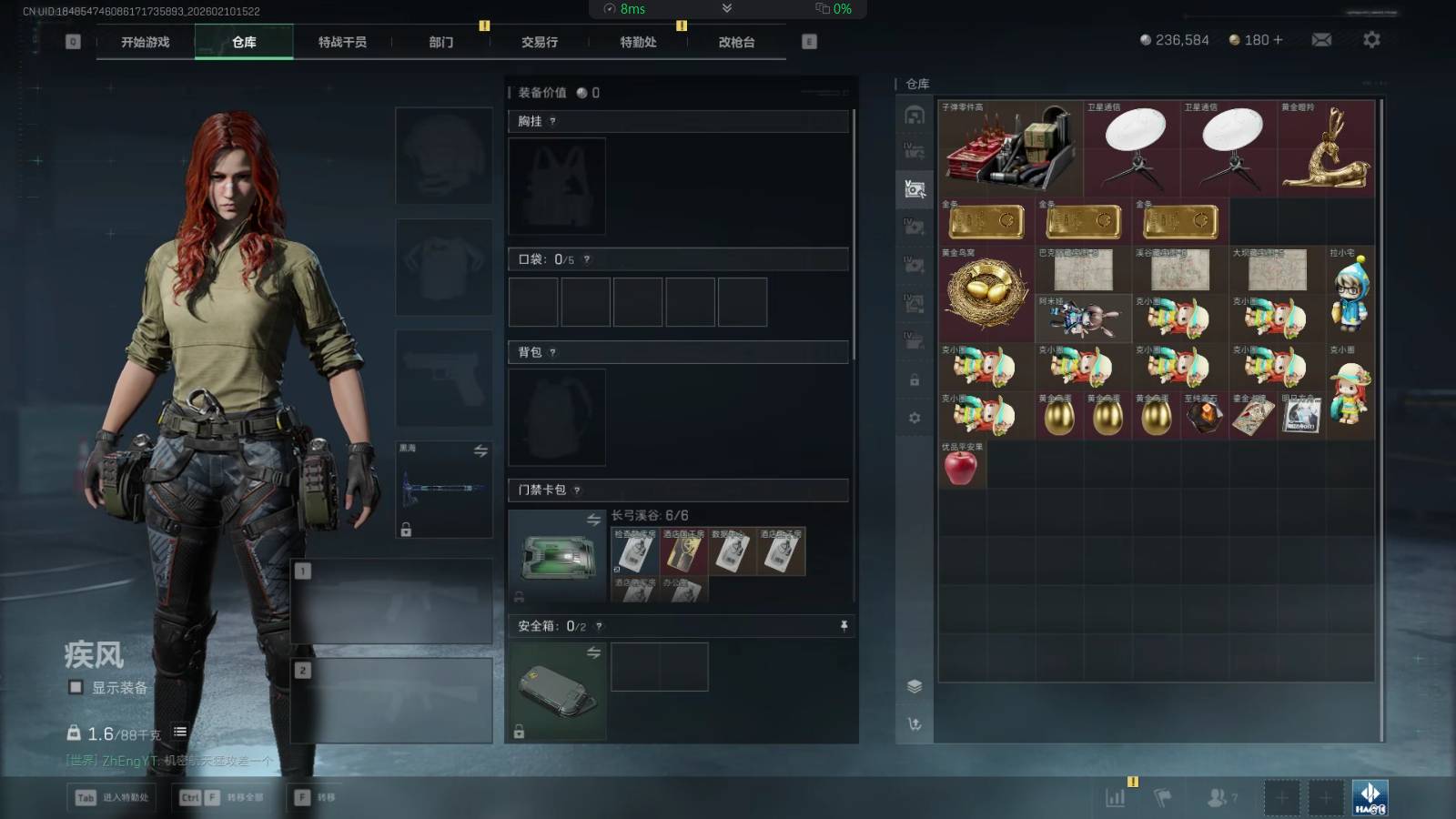
Task: Select the red apple item
Action: [x=961, y=467]
